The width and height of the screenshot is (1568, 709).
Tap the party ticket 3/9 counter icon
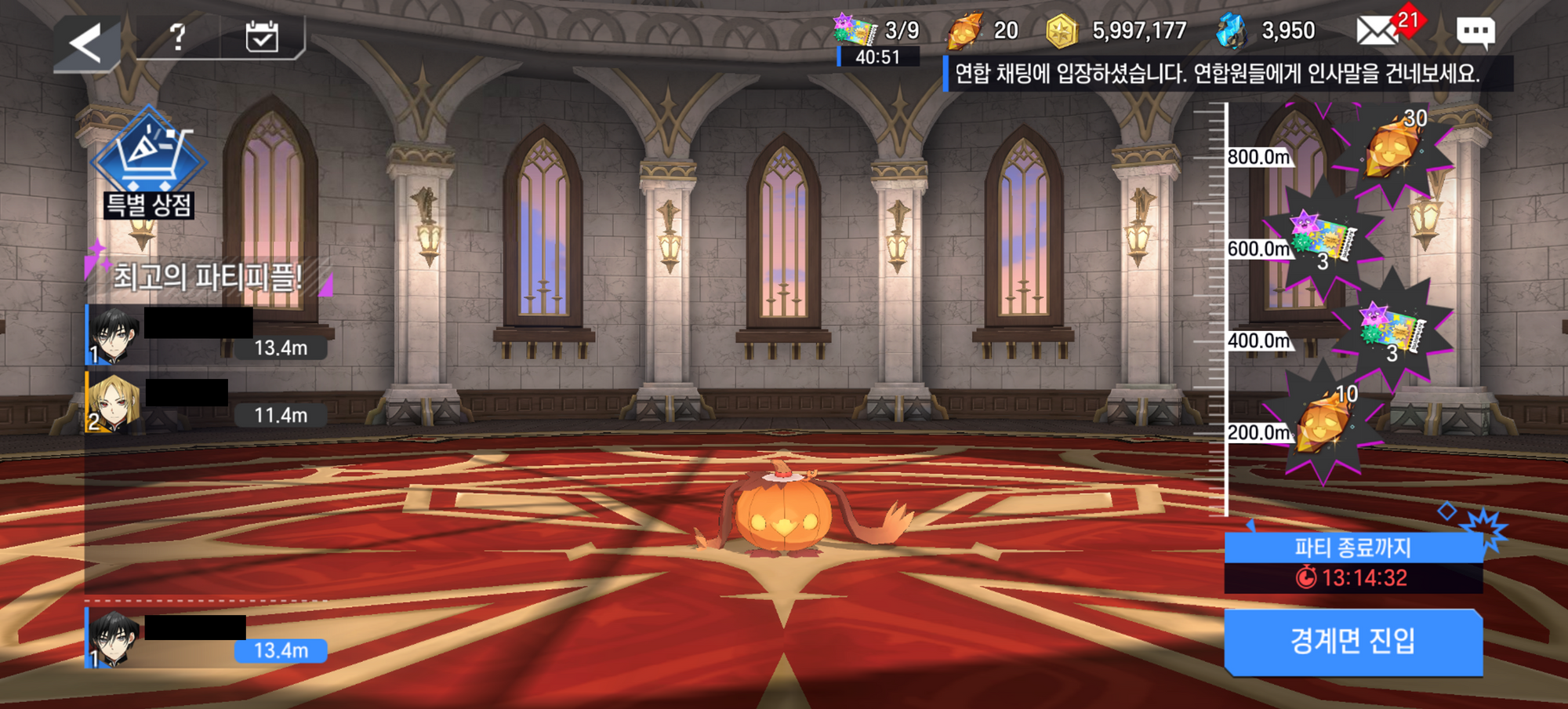click(855, 31)
